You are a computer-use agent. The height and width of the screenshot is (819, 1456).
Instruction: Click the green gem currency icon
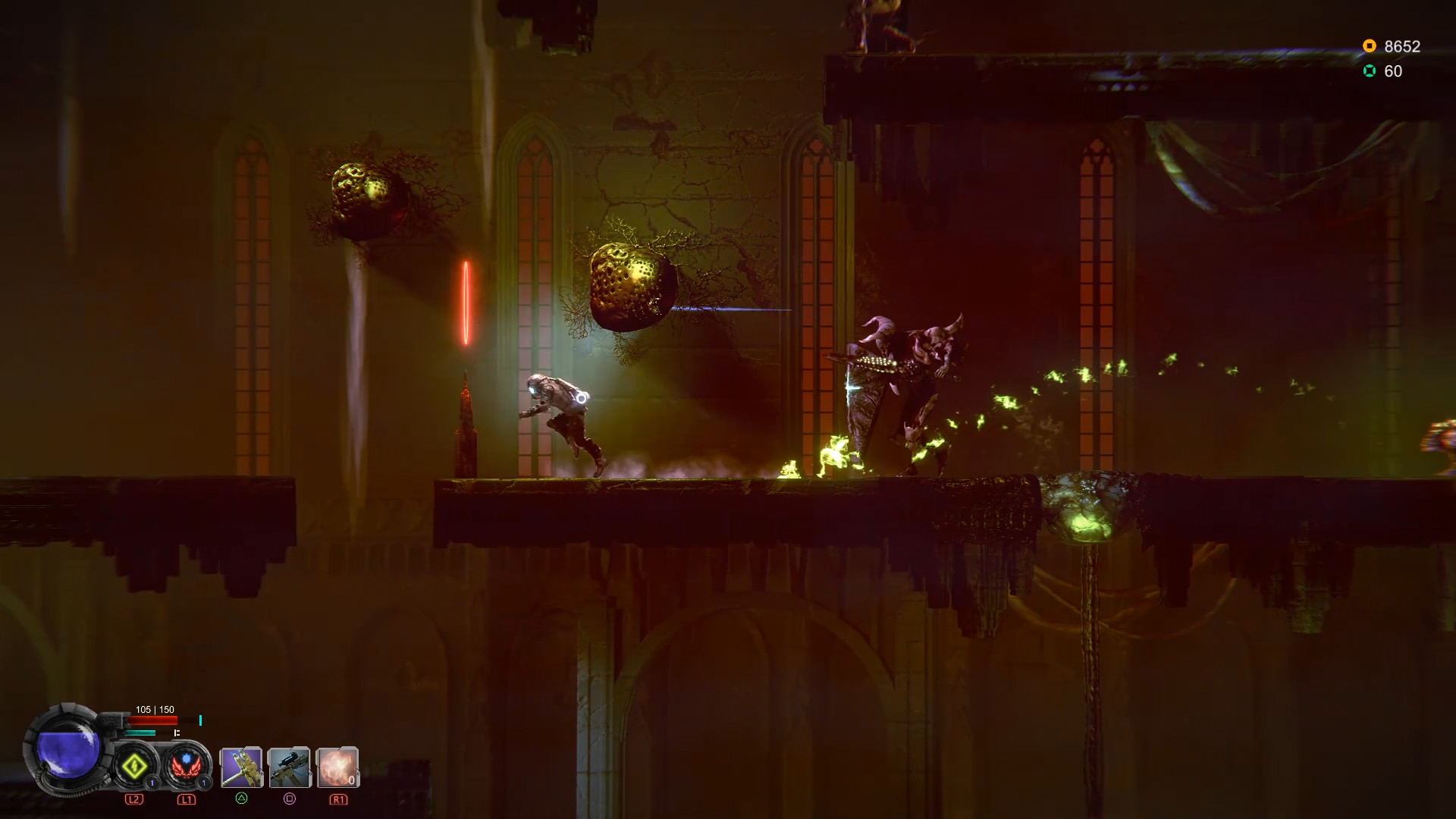tap(1369, 71)
